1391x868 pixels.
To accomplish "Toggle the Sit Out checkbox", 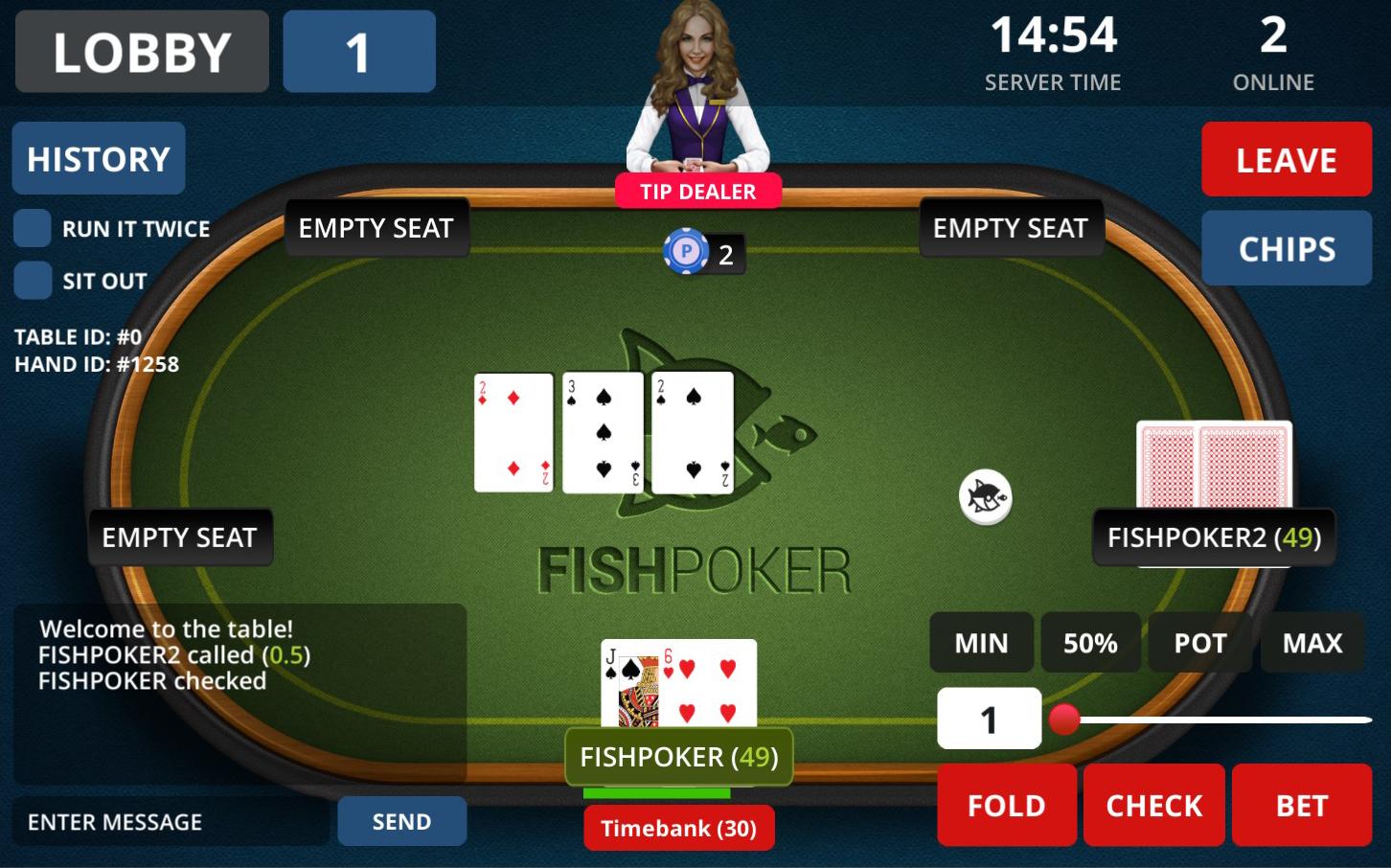I will tap(34, 280).
